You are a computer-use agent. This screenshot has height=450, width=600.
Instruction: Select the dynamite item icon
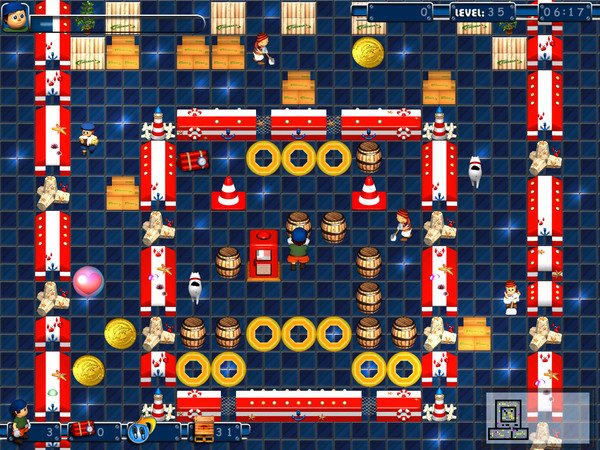pyautogui.click(x=82, y=429)
